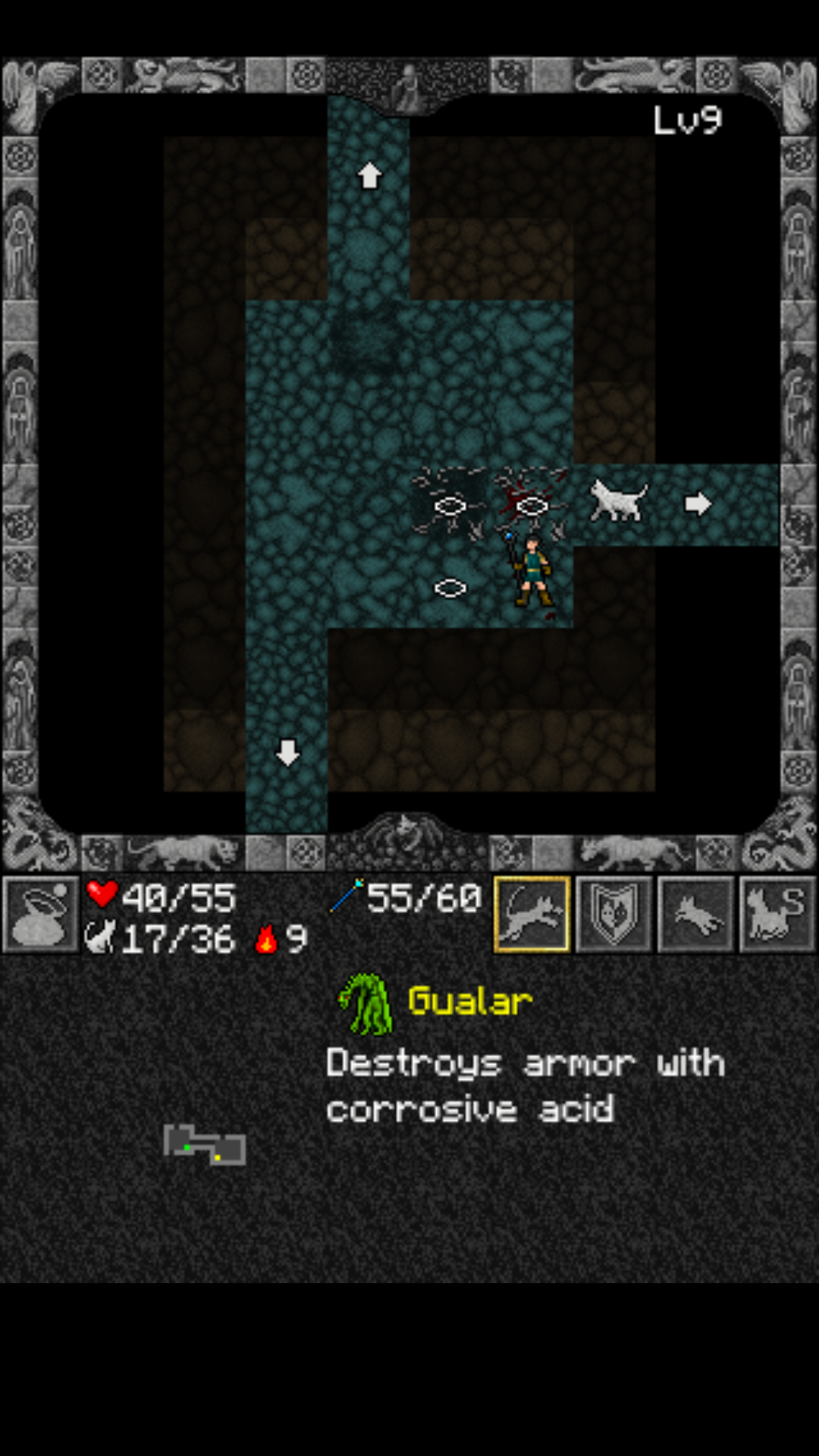Select the pouncing cat attack command

click(532, 915)
